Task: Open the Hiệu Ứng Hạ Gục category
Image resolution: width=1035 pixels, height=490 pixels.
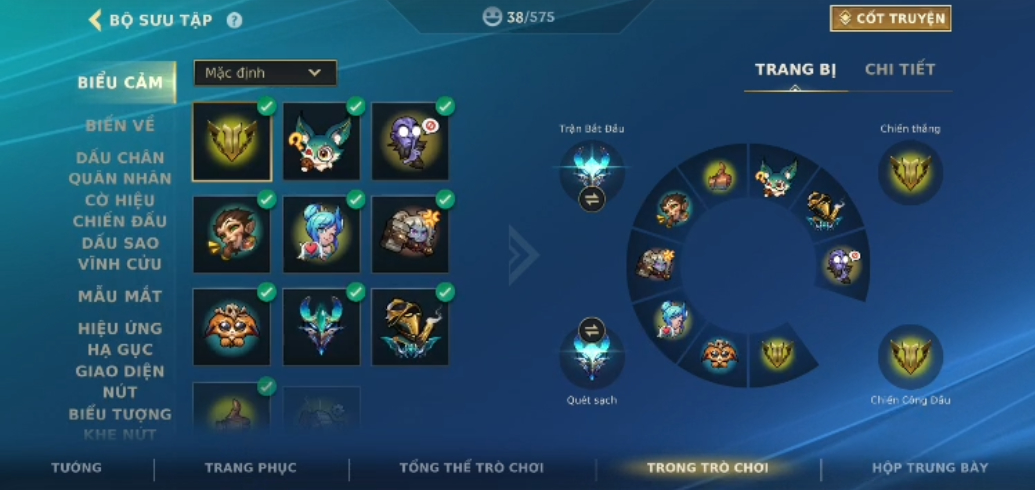Action: click(x=120, y=339)
